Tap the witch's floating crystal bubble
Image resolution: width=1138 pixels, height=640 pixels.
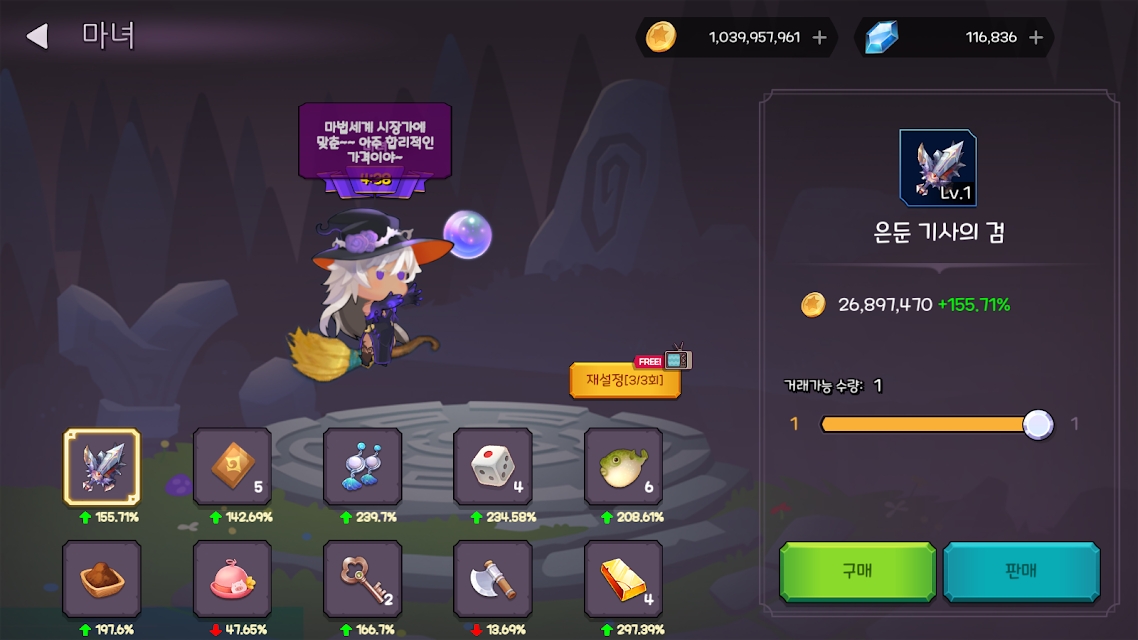(467, 234)
